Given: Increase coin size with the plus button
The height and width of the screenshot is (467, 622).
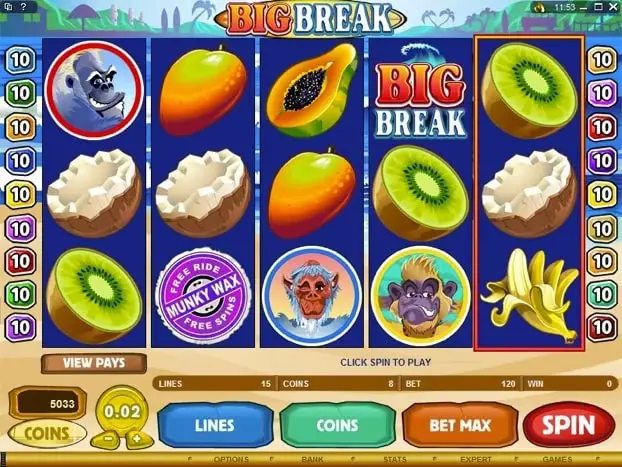Looking at the screenshot, I should [134, 438].
